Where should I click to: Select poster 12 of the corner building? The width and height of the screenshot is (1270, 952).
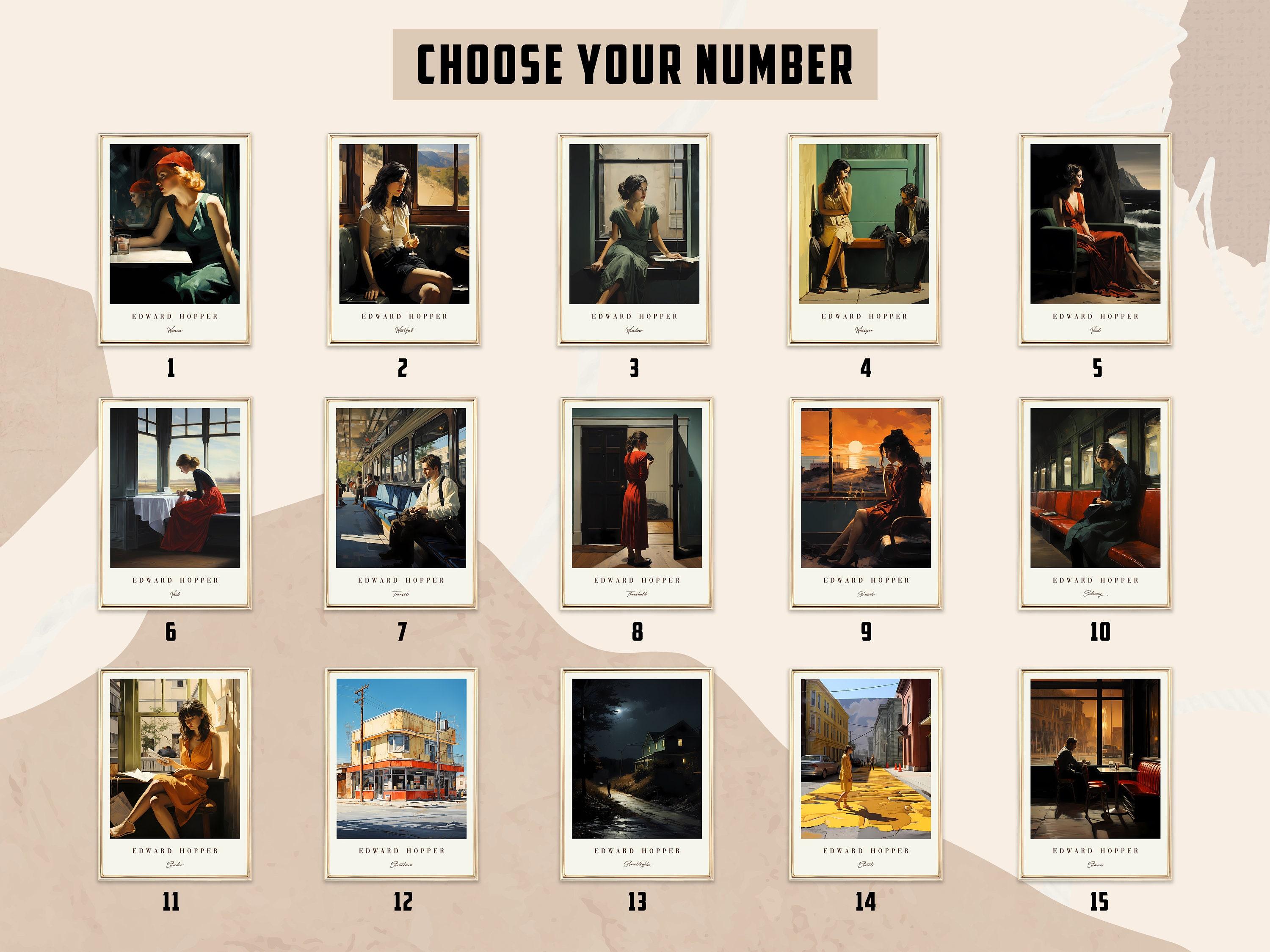pos(401,759)
